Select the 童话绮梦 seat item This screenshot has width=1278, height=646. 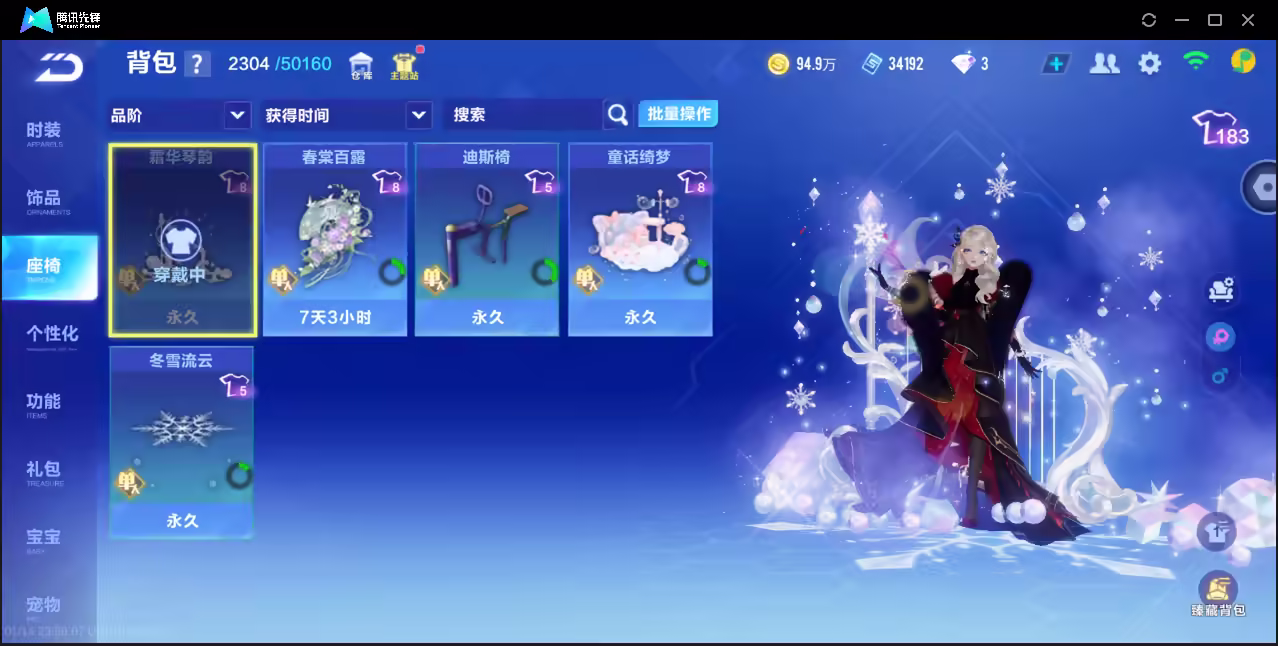click(x=640, y=239)
